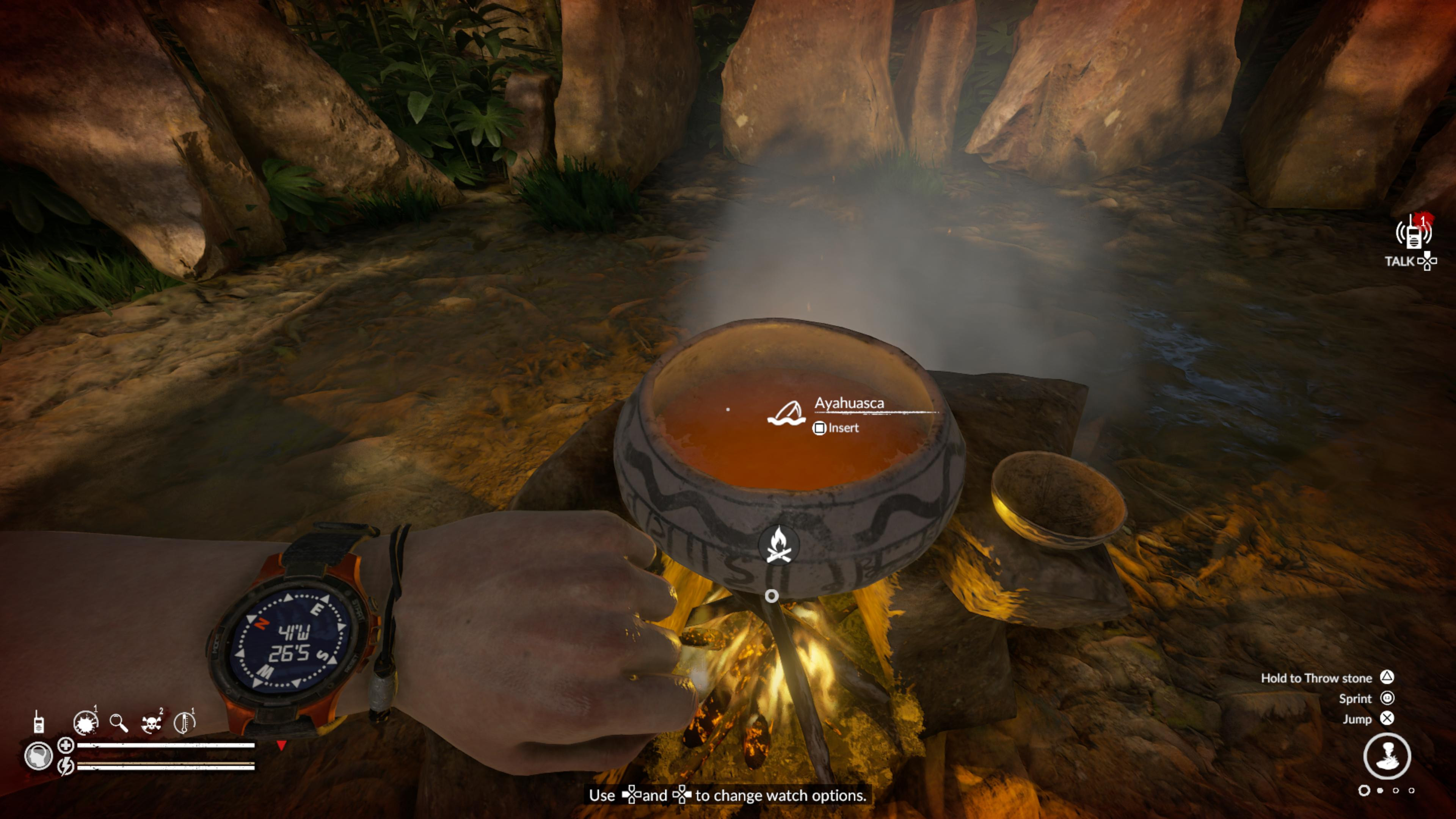The height and width of the screenshot is (819, 1456).
Task: Select the Ayahuasca insert interaction
Action: (x=836, y=428)
